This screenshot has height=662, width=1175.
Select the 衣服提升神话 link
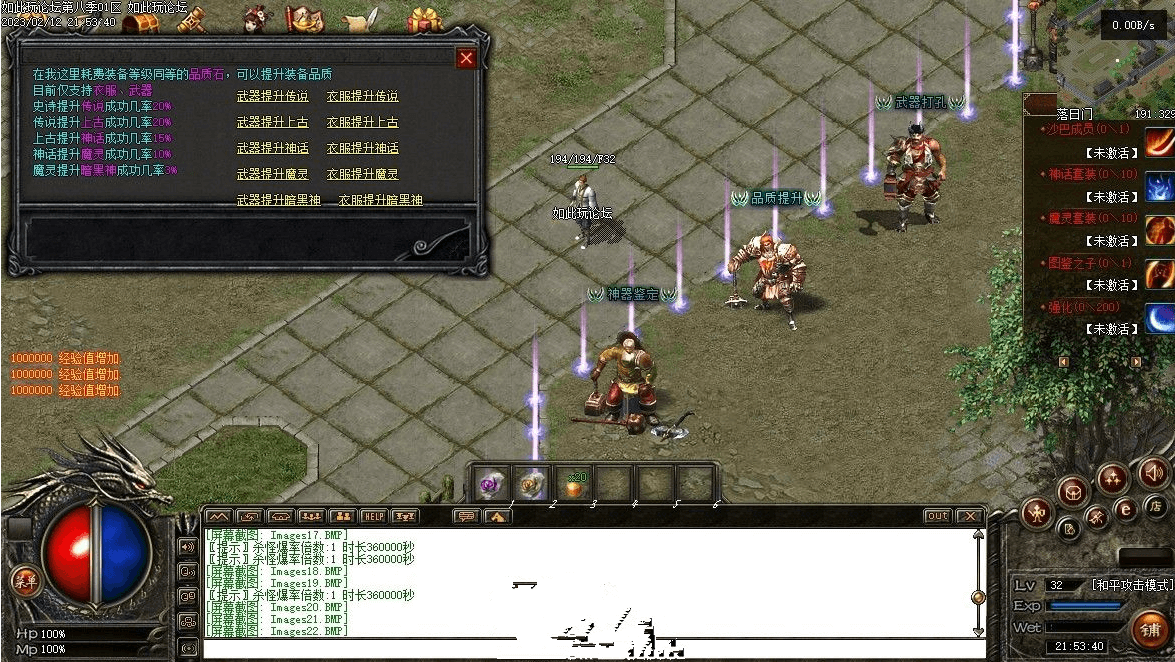coord(362,149)
